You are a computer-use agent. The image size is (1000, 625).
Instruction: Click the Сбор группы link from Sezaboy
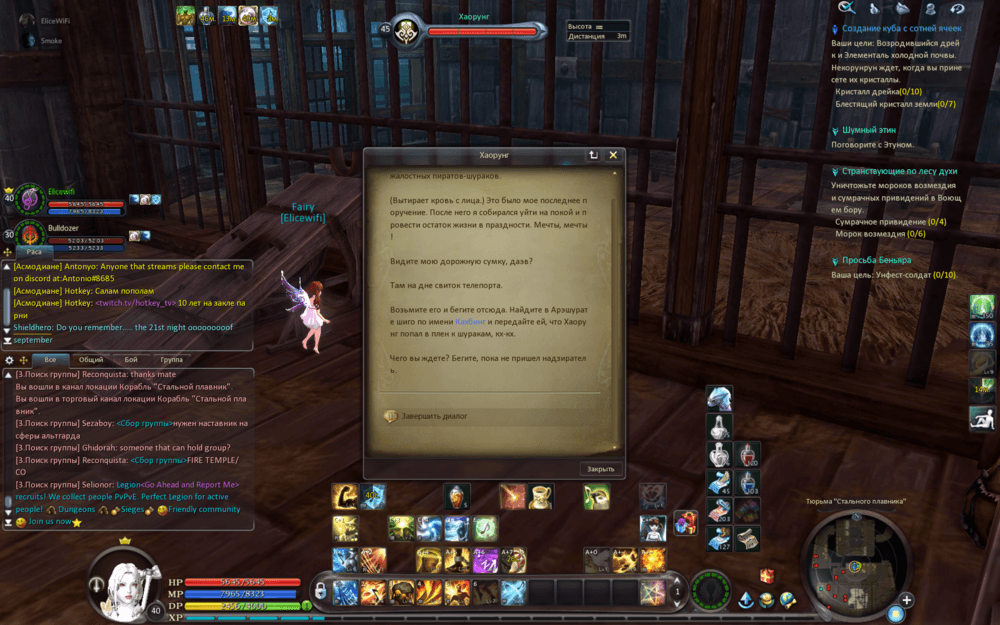pos(146,423)
